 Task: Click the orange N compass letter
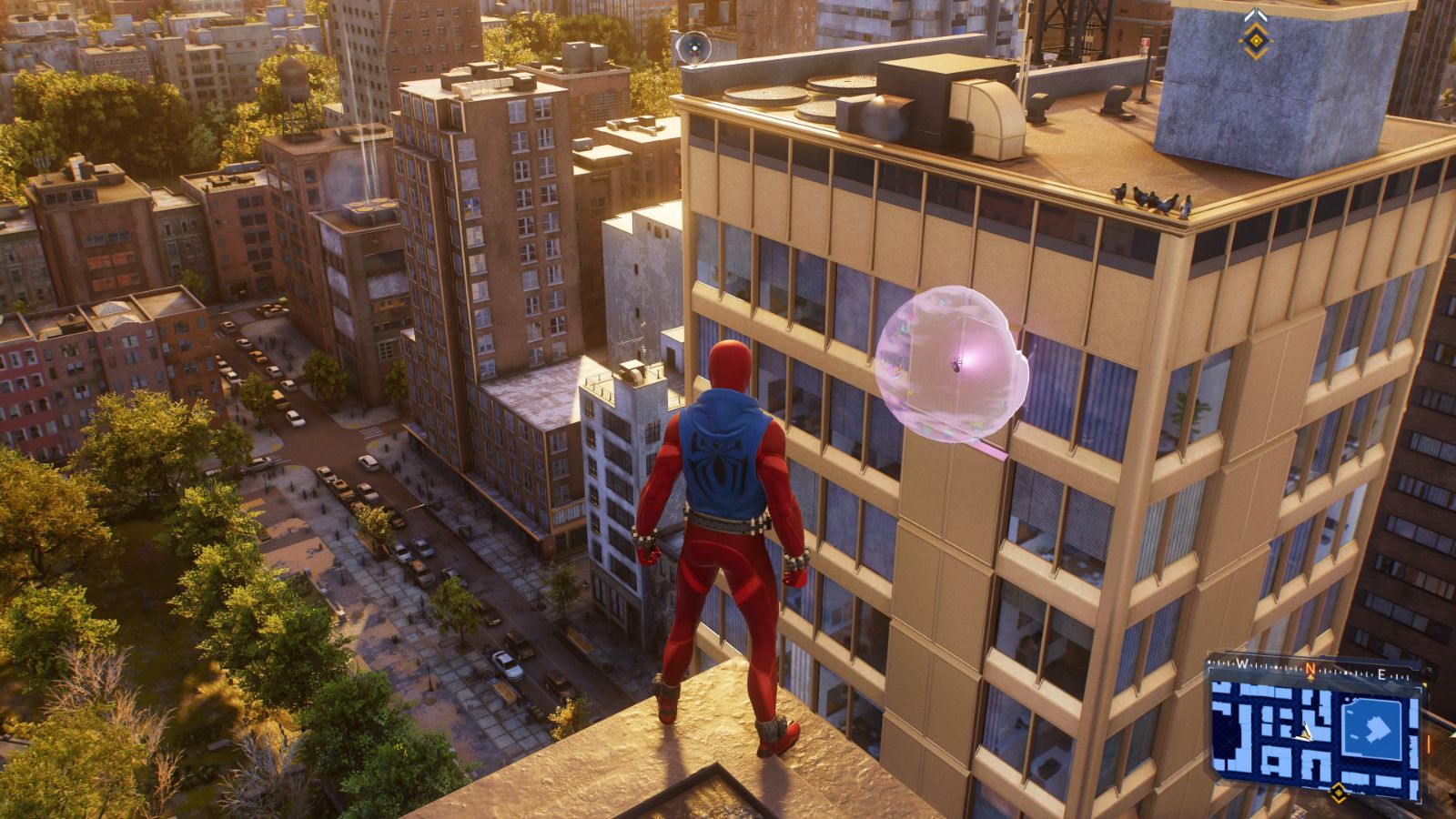(1310, 667)
